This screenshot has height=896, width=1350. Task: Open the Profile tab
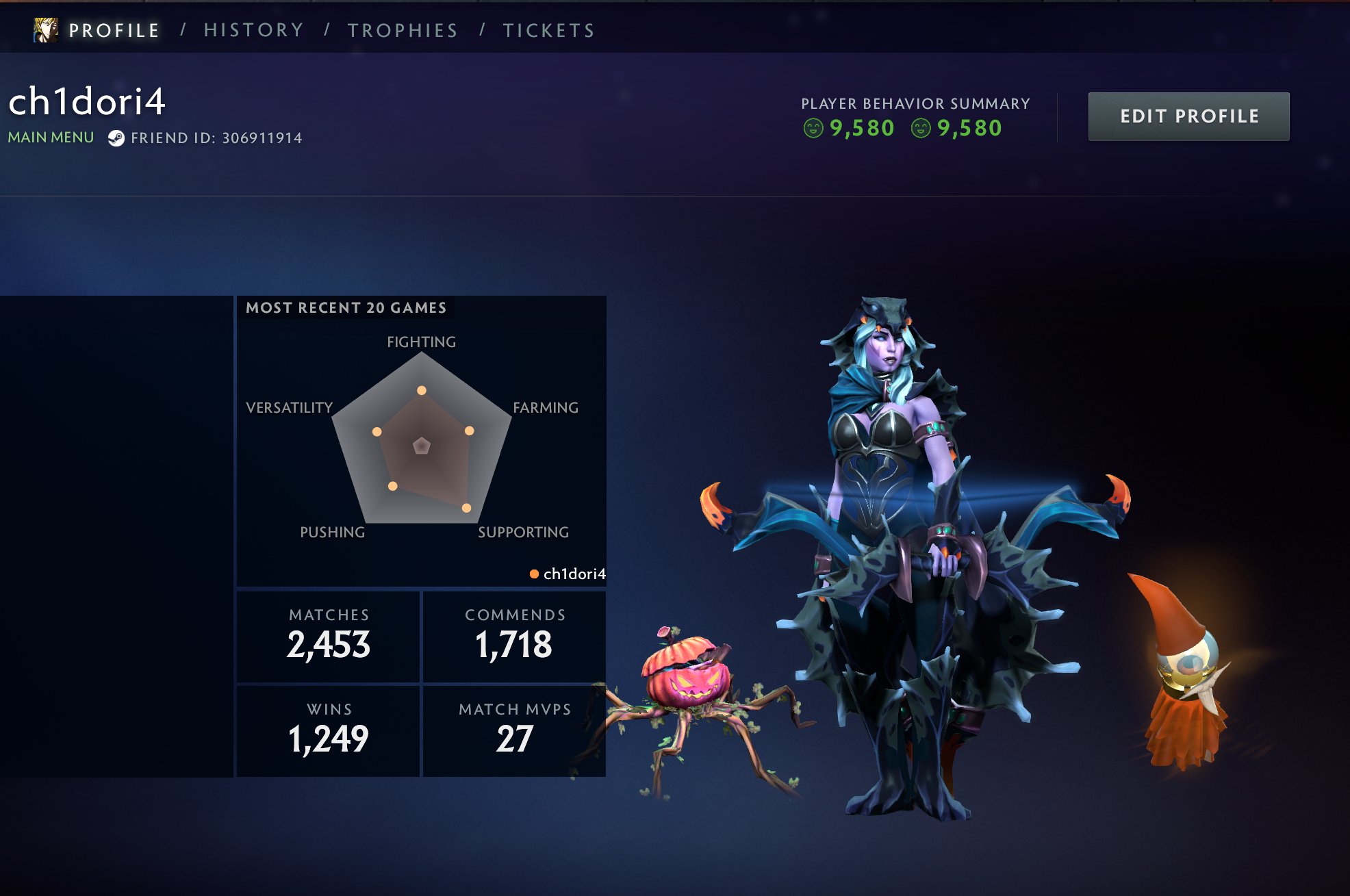pyautogui.click(x=114, y=31)
